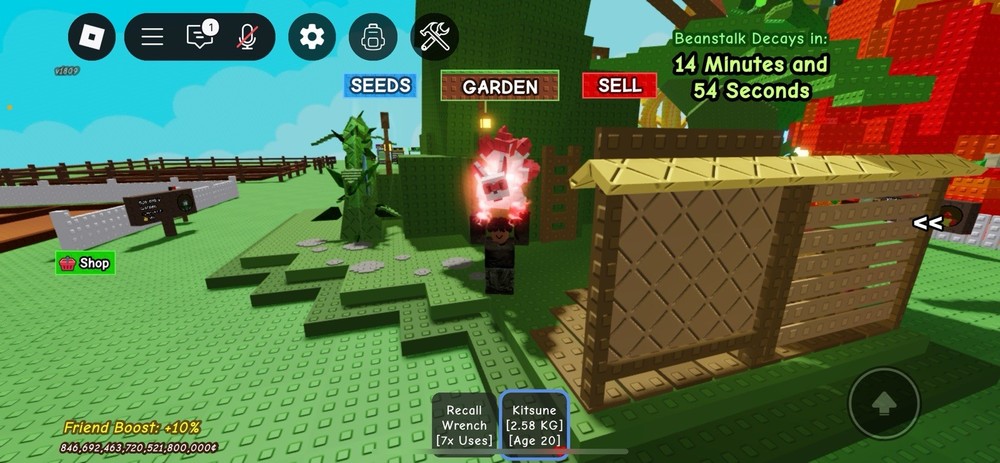The image size is (1000, 463).
Task: Tap the jump arrow button
Action: click(883, 403)
